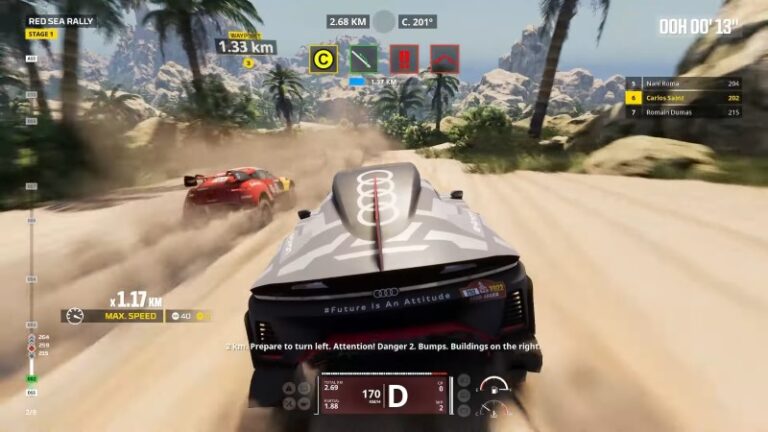This screenshot has height=432, width=768.
Task: Click the green marker on stage progress bar
Action: coord(32,379)
